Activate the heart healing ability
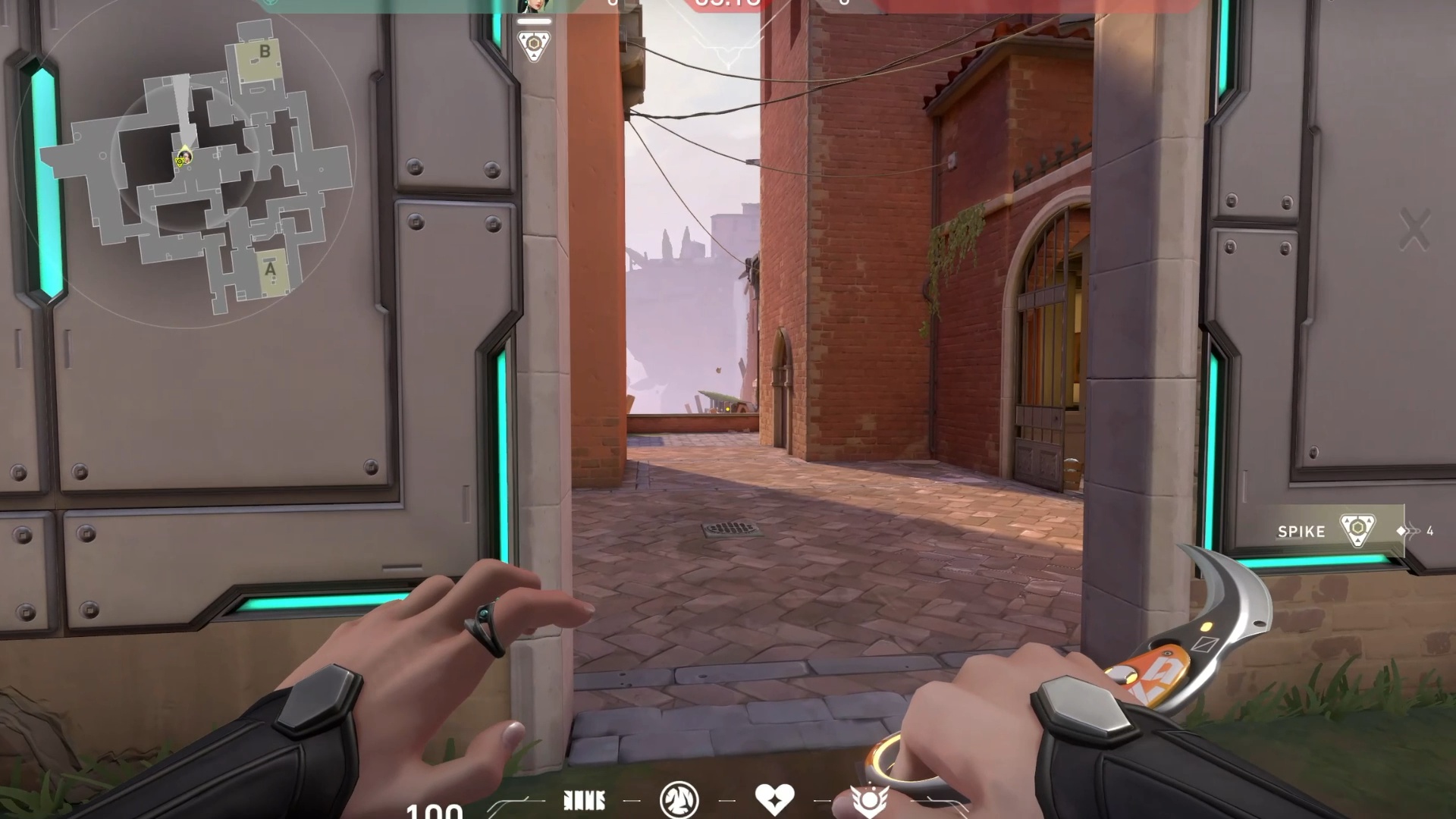1456x819 pixels. [774, 799]
